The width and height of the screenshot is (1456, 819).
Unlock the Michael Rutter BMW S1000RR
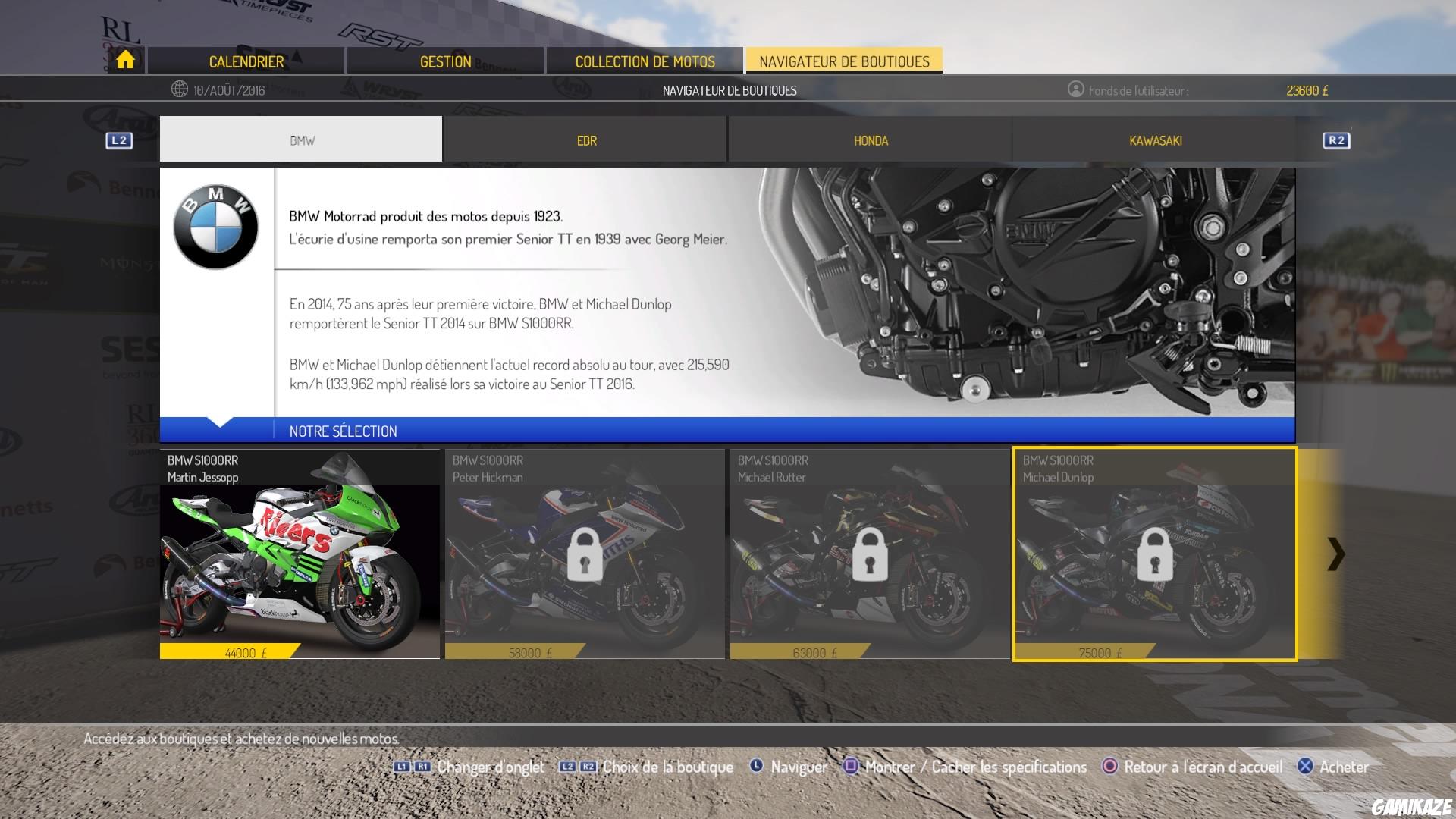click(868, 555)
